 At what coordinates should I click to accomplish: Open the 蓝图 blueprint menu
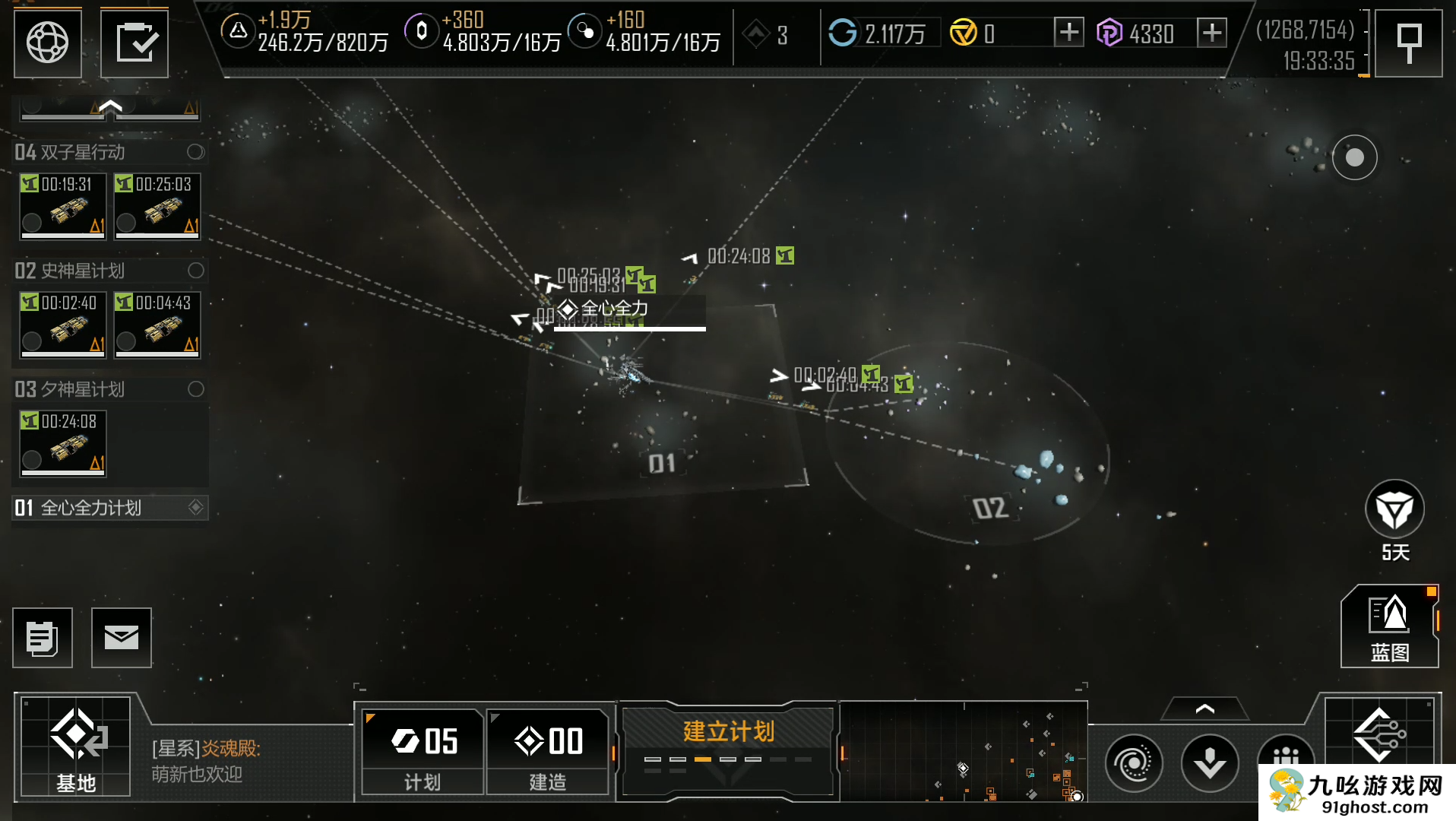(x=1389, y=627)
